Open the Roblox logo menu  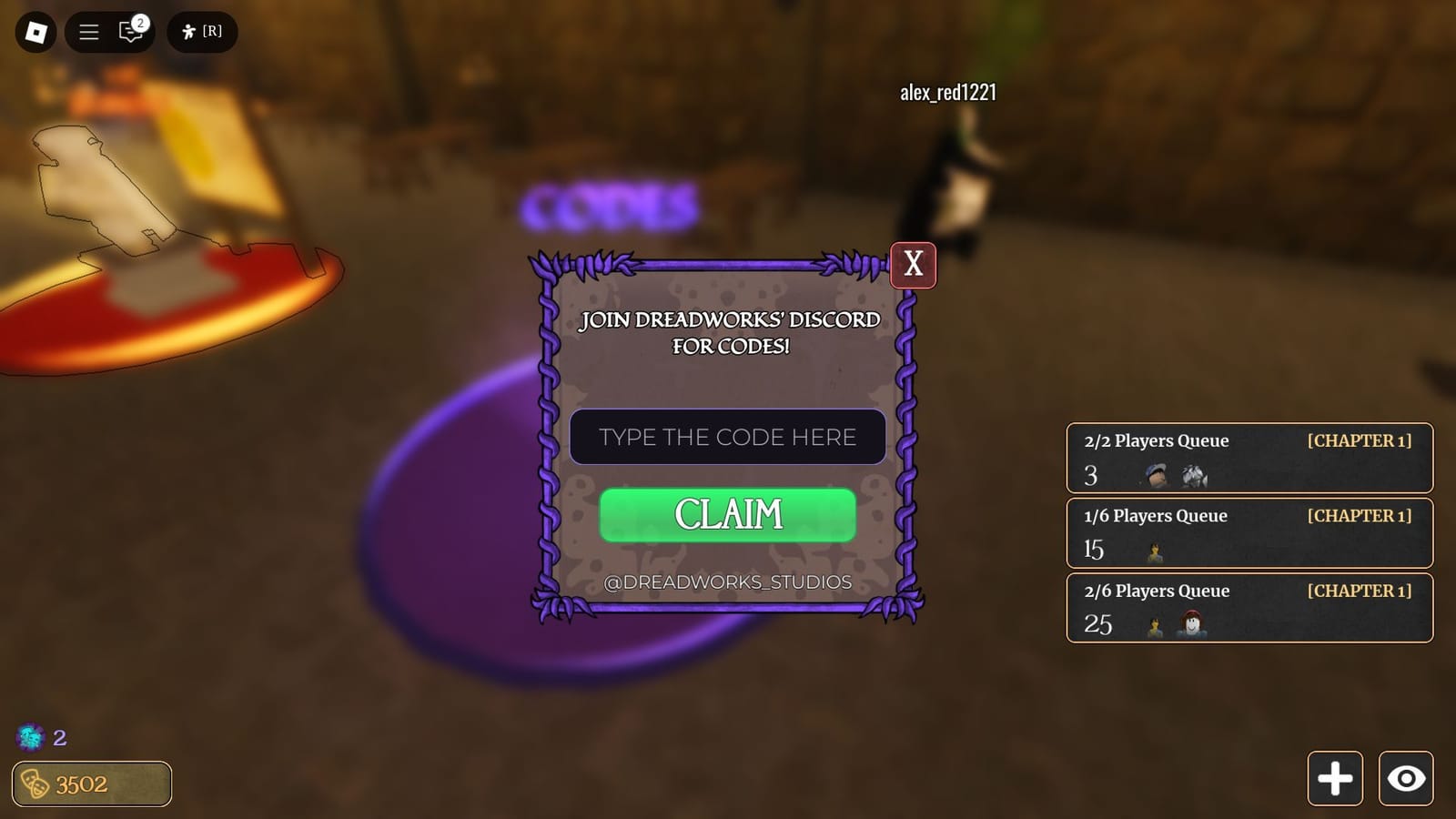click(35, 31)
